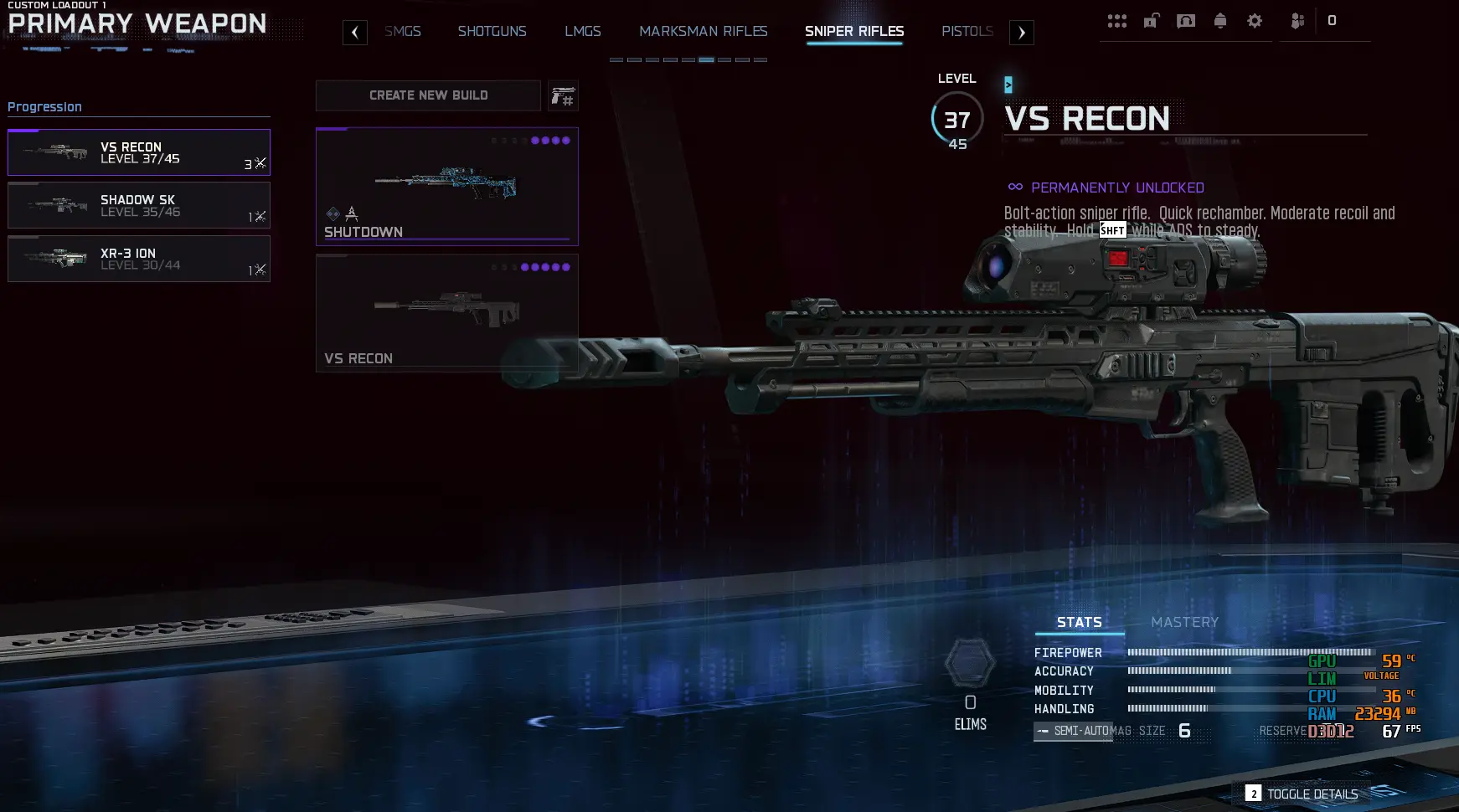Click the CREATE NEW BUILD button
Viewport: 1459px width, 812px height.
tap(428, 95)
